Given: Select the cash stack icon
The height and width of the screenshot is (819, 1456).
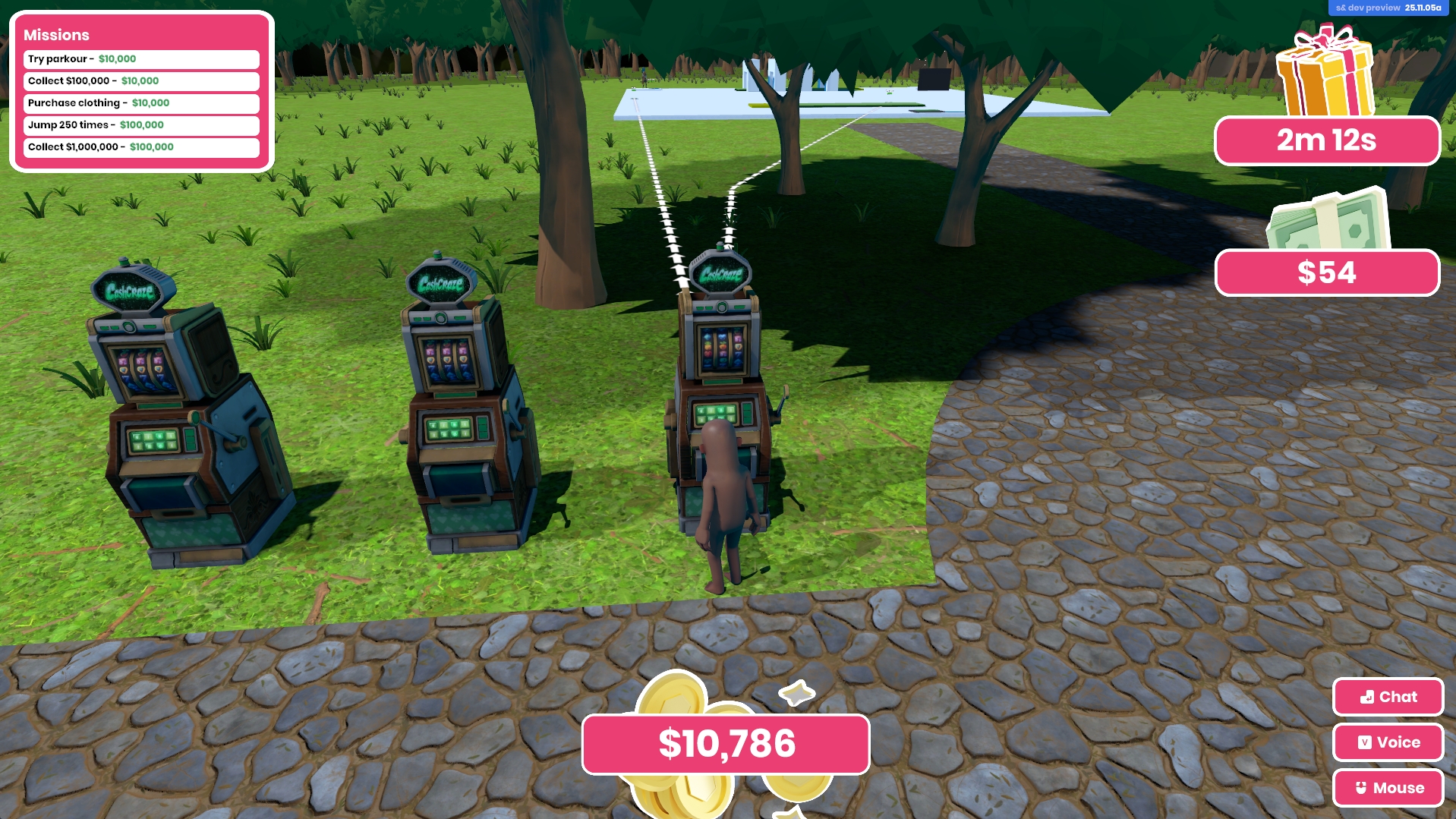Looking at the screenshot, I should [x=1328, y=220].
